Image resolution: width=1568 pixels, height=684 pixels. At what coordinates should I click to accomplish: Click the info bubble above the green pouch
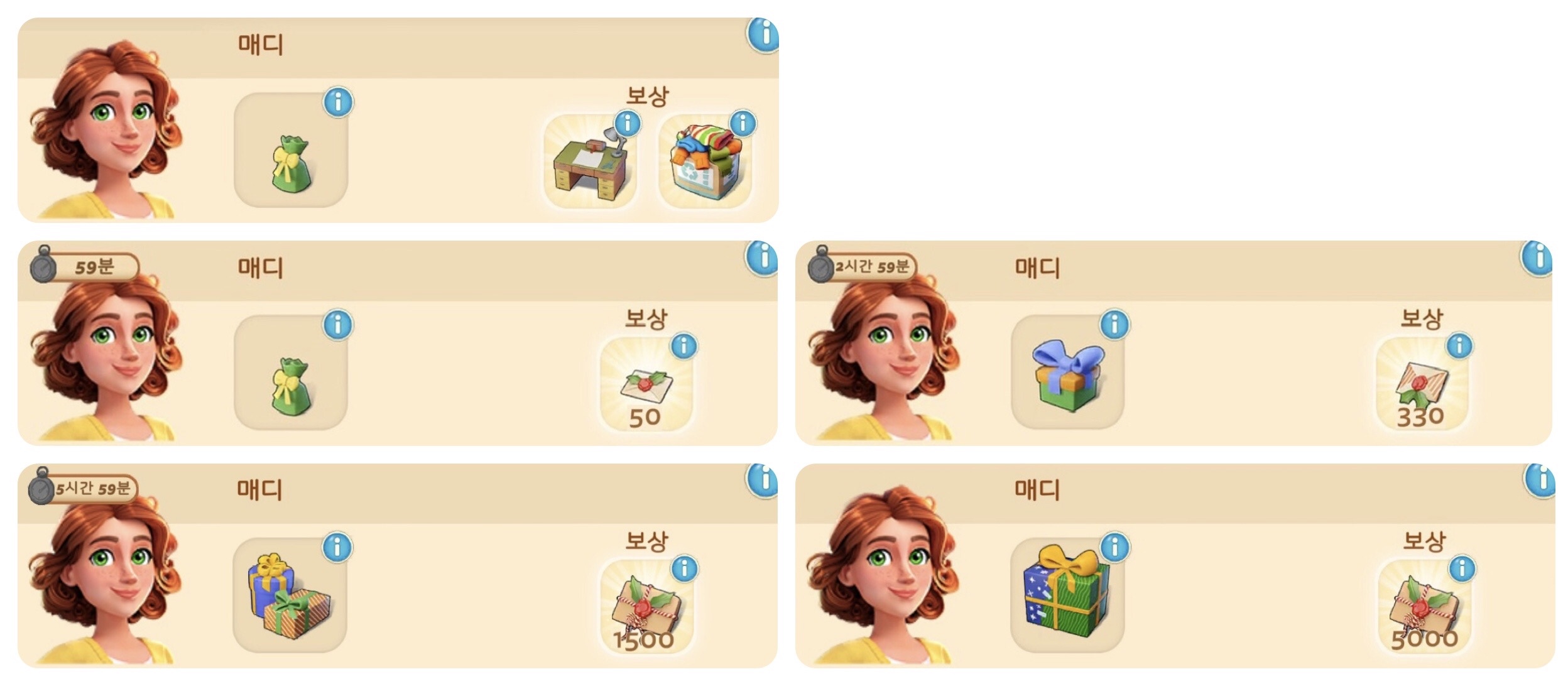point(338,102)
